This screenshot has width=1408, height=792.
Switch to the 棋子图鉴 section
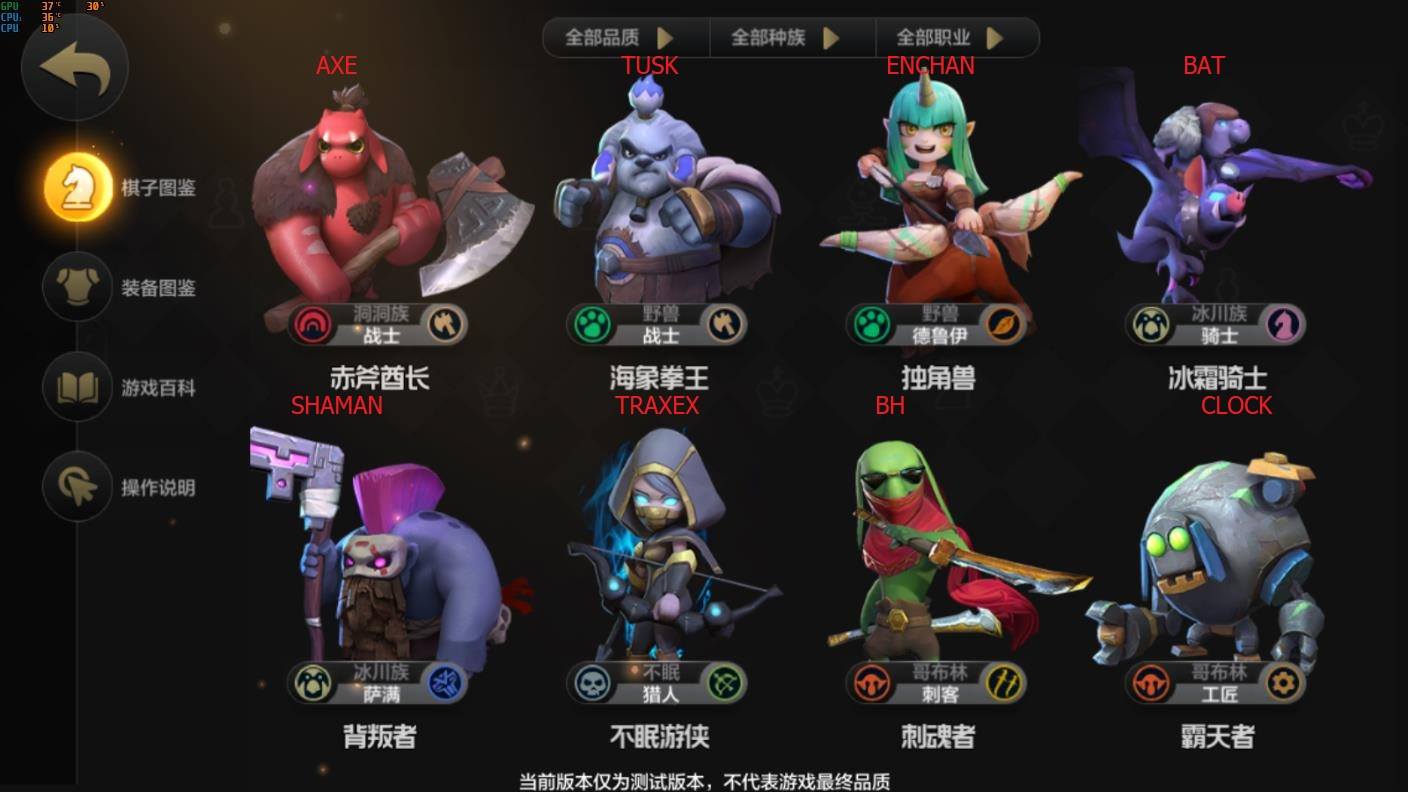click(76, 187)
